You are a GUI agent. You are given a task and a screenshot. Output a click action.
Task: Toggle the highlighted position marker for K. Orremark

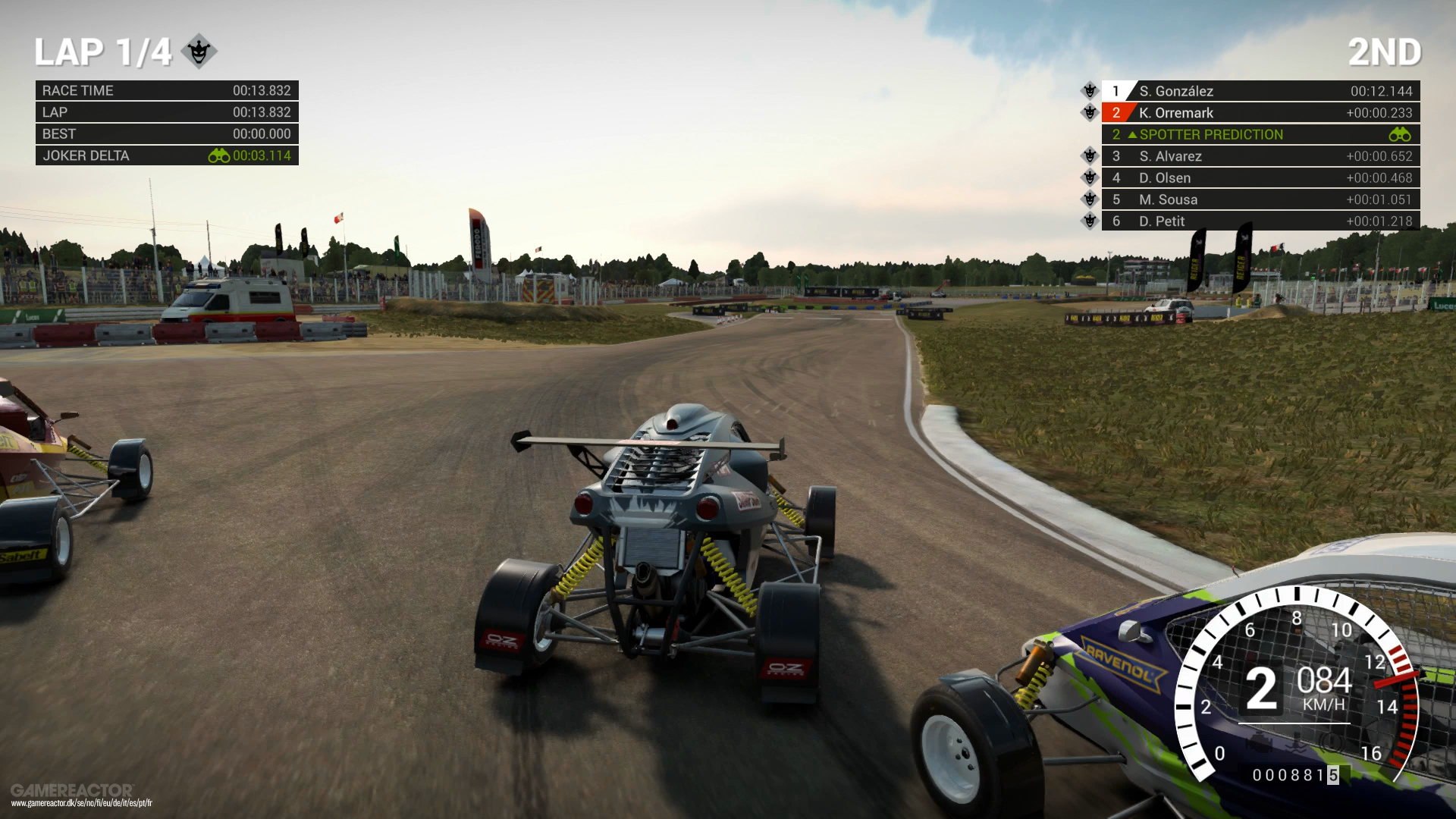(1116, 112)
